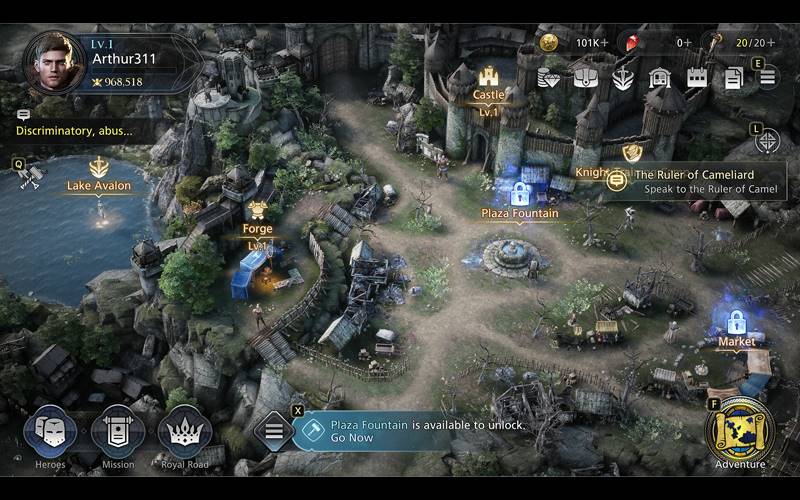This screenshot has width=800, height=500.
Task: Expand the notification list lines button
Action: (x=273, y=431)
